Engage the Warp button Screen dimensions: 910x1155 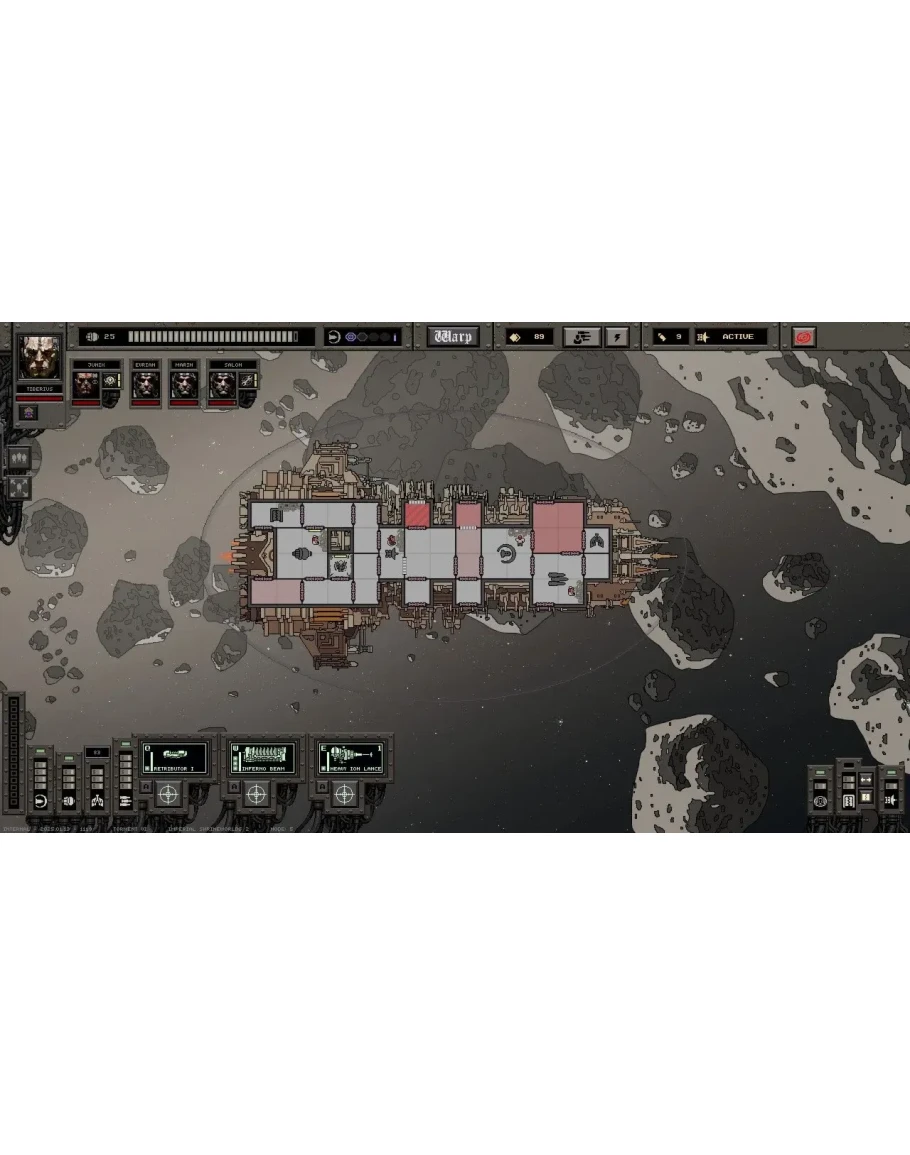[x=453, y=337]
